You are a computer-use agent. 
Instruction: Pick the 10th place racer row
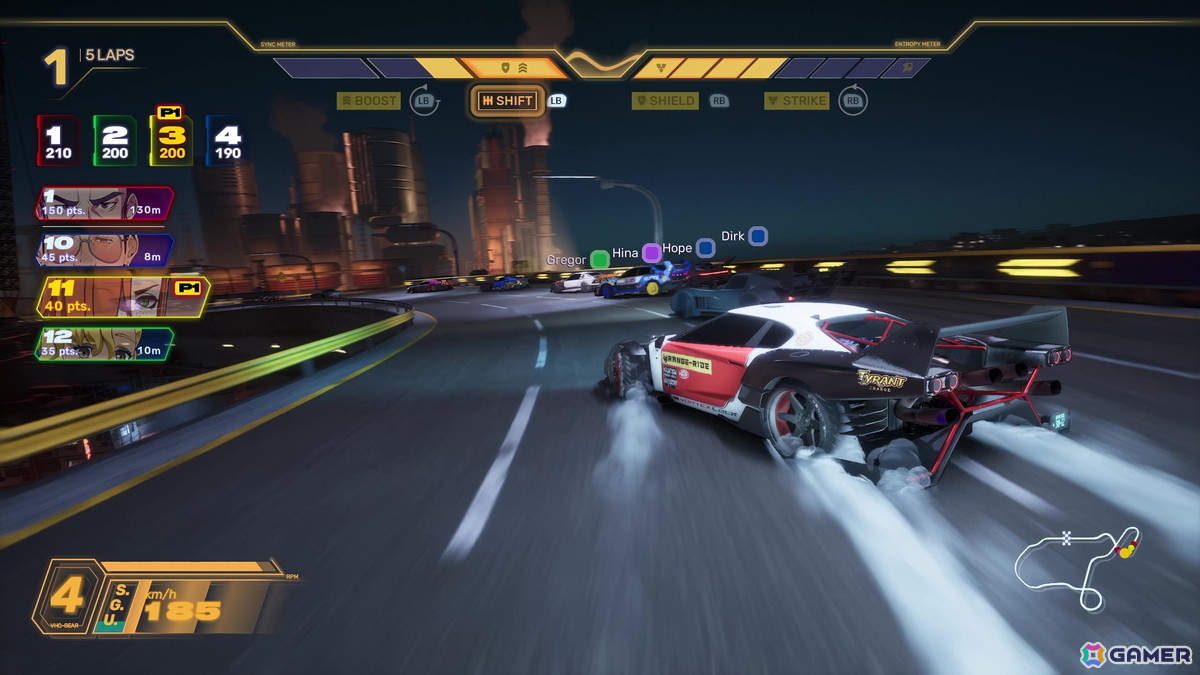pos(104,250)
